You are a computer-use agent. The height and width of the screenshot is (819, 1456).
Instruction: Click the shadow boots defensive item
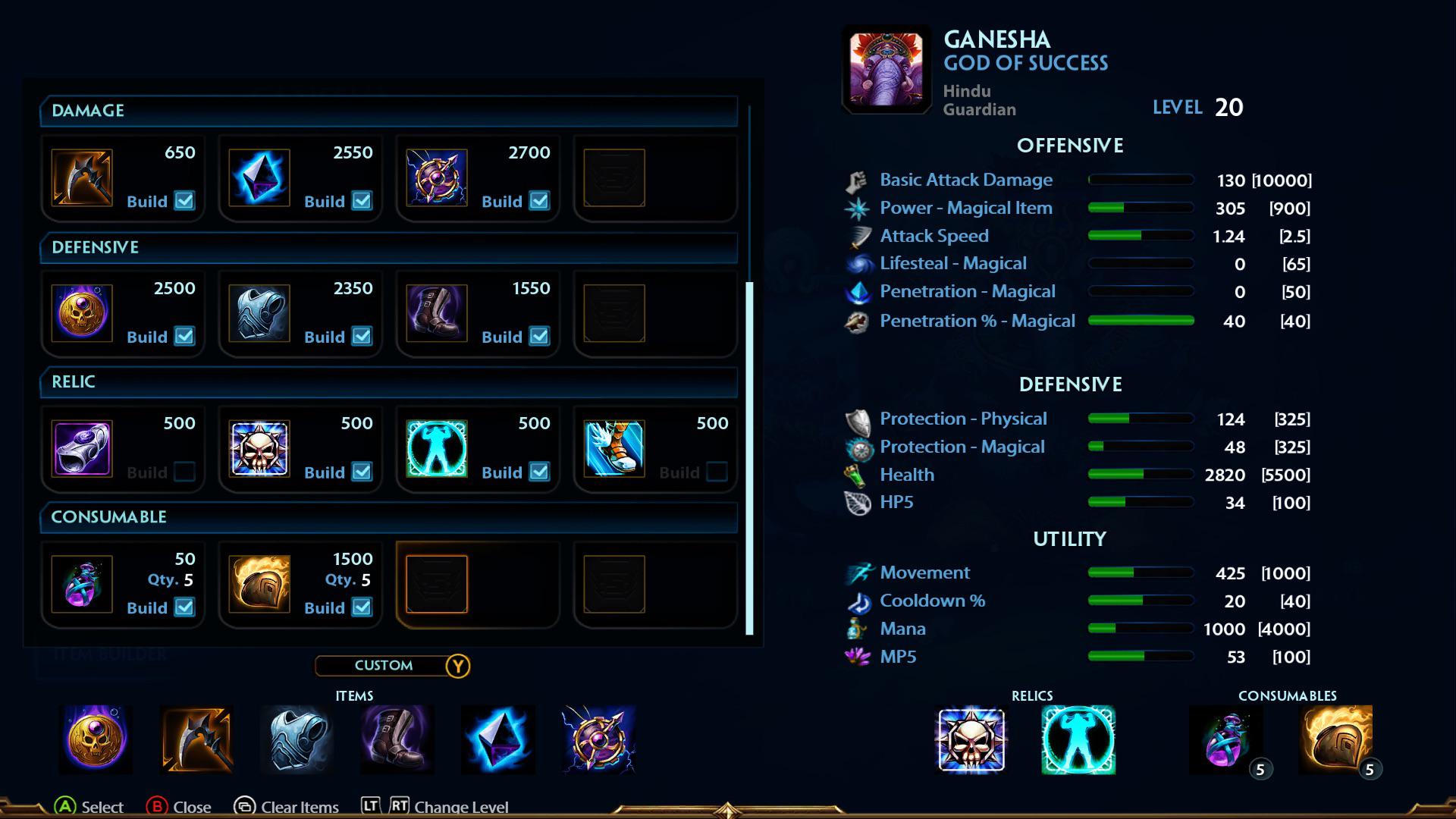point(437,313)
